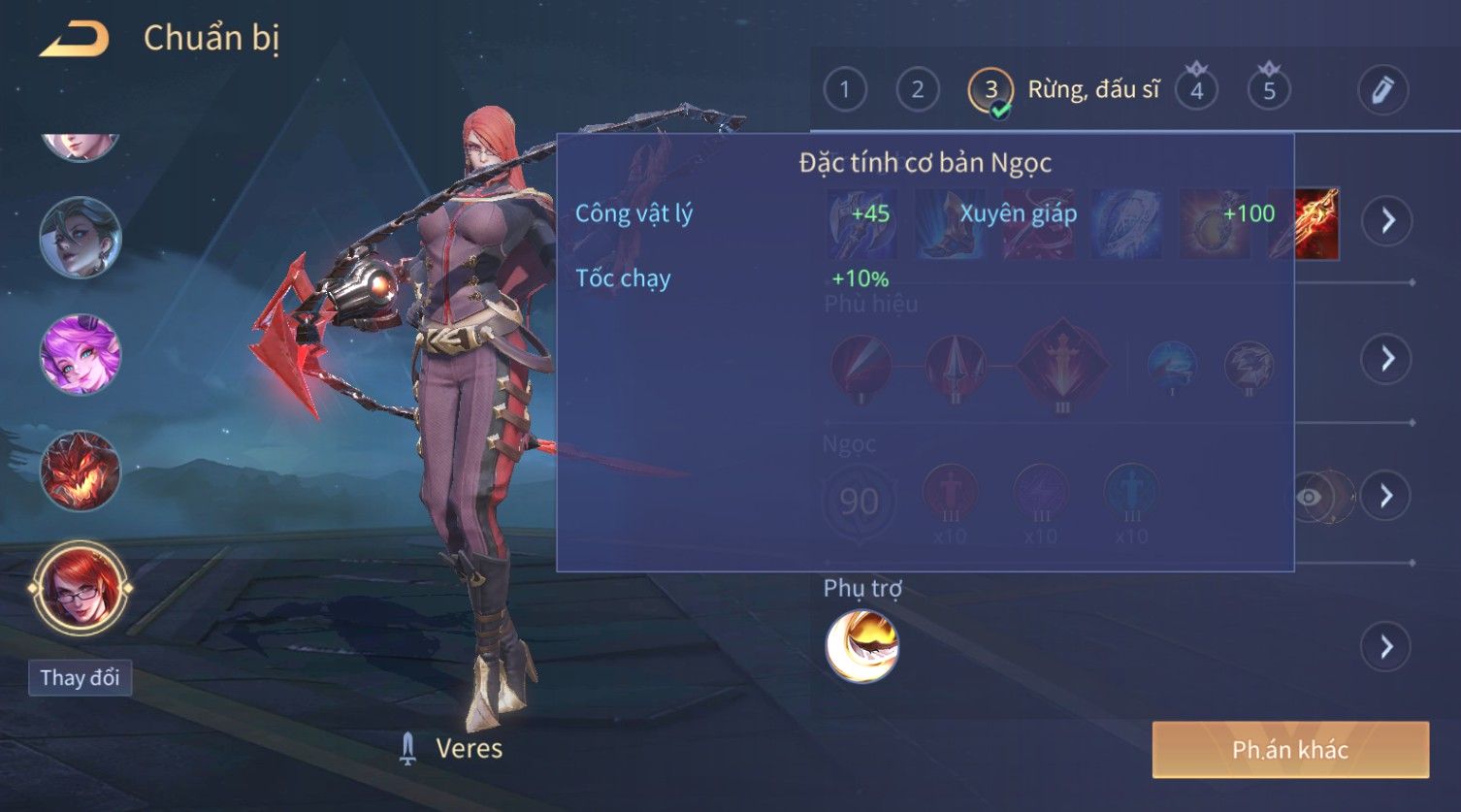The image size is (1461, 812).
Task: Select loadout preset 1
Action: [844, 90]
